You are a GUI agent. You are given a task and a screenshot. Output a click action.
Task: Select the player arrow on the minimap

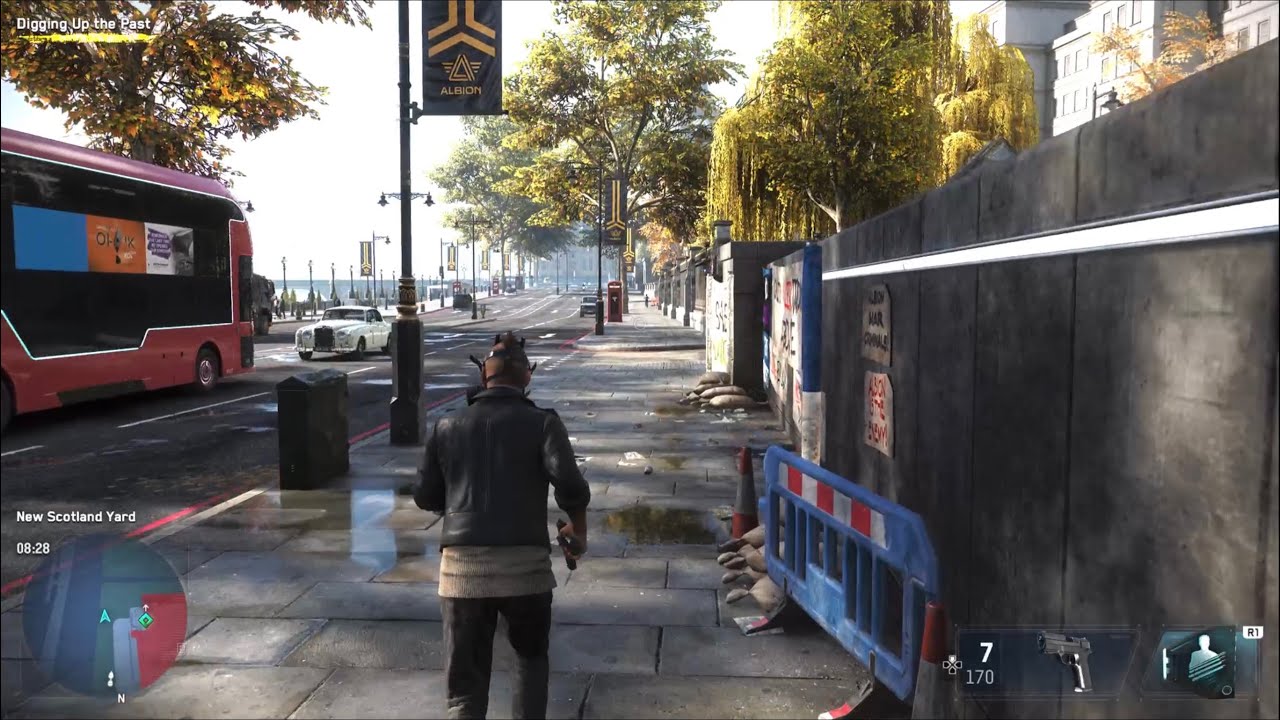coord(105,617)
